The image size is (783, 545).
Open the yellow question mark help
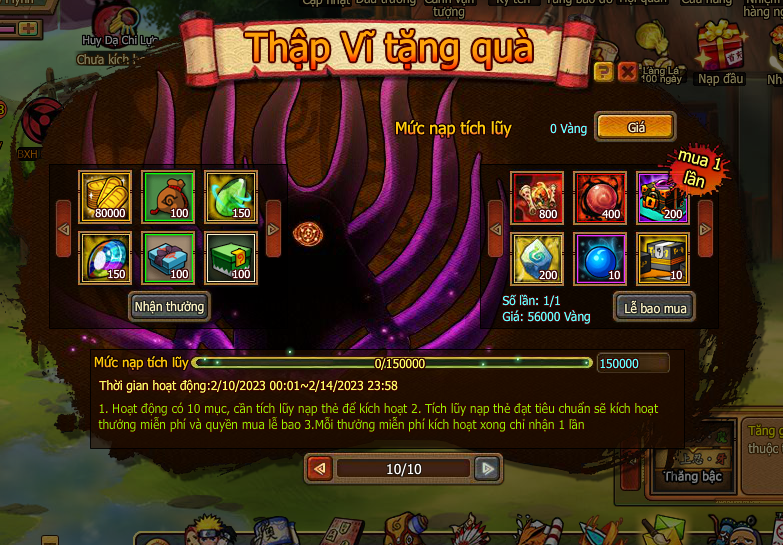(x=602, y=71)
